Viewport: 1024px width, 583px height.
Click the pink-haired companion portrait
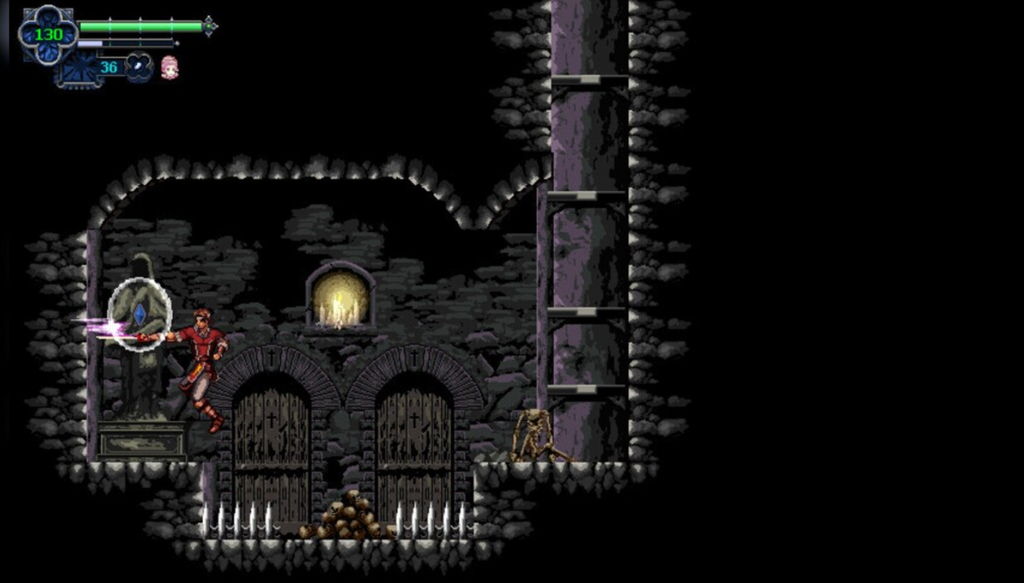[170, 67]
